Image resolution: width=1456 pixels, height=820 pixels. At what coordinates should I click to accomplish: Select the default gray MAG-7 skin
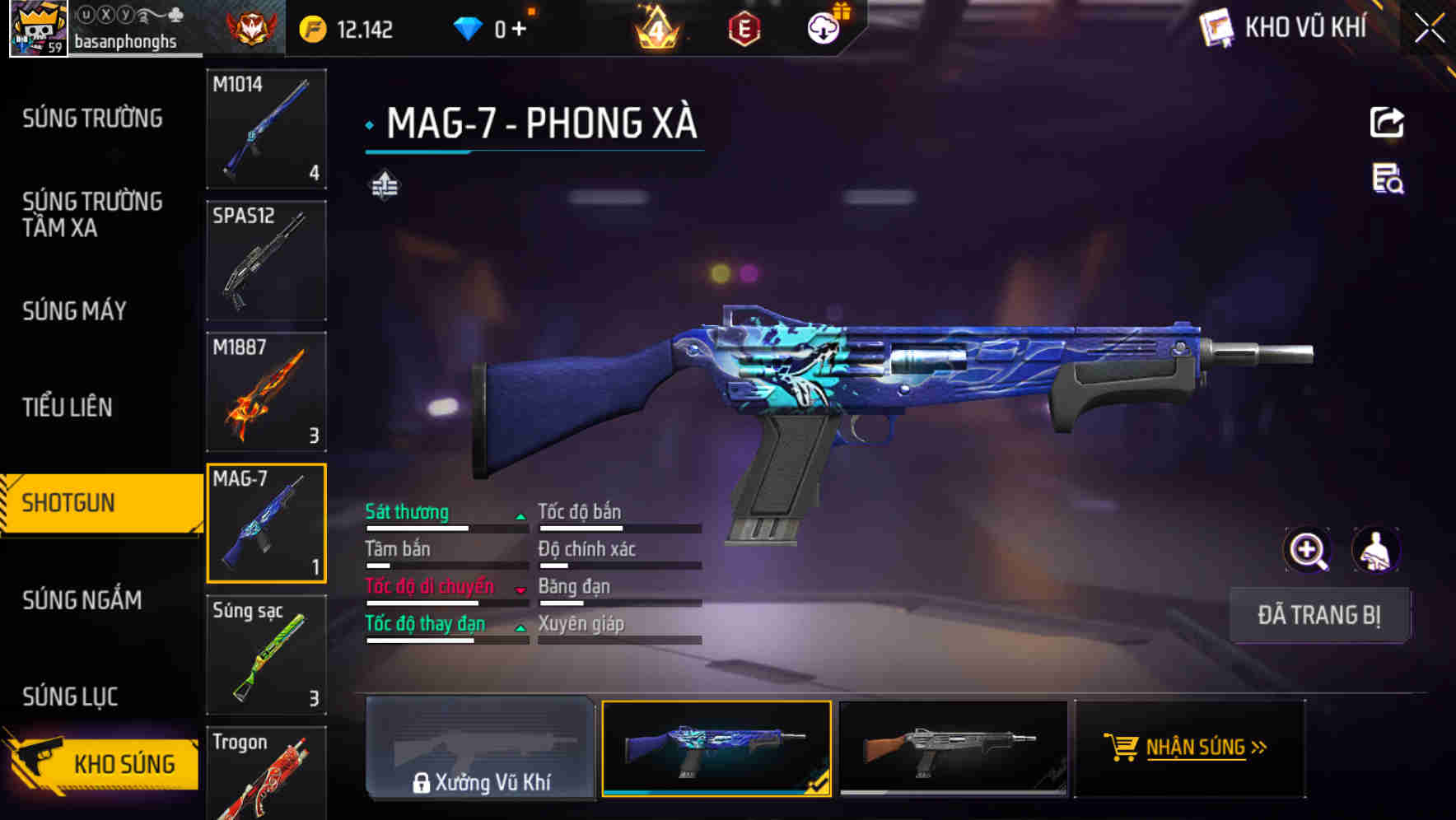953,748
